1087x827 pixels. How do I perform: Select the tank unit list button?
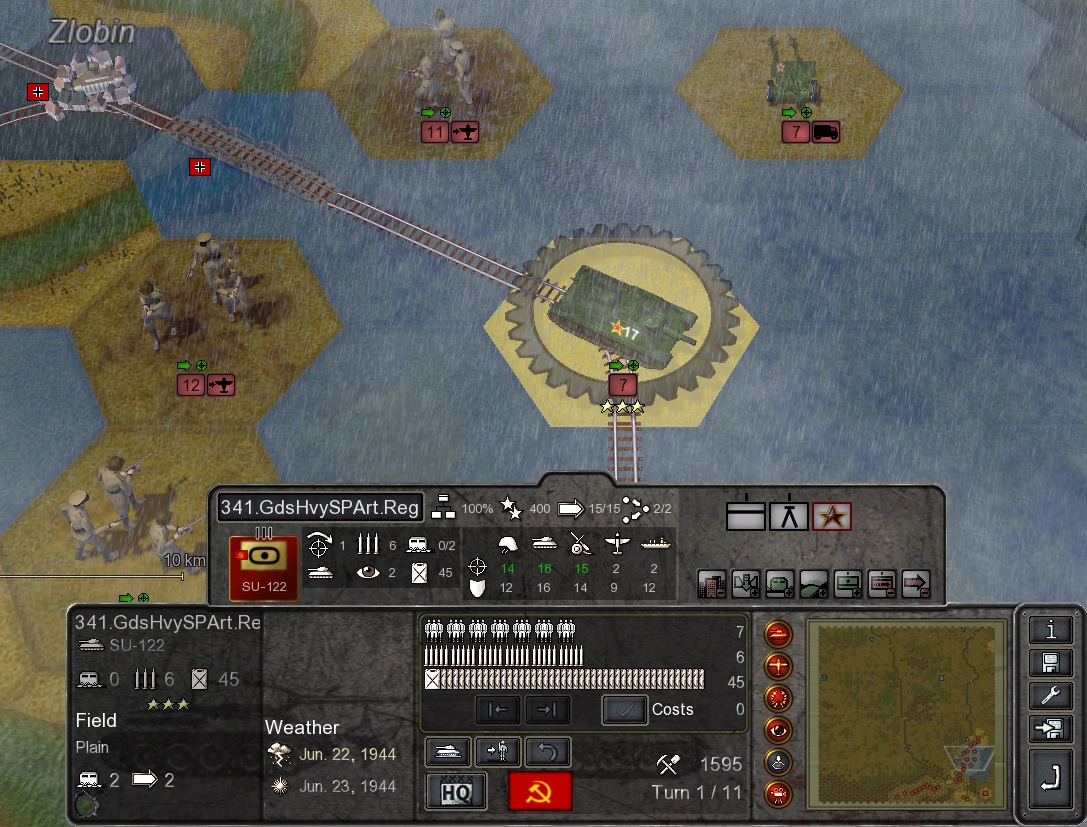coord(448,752)
